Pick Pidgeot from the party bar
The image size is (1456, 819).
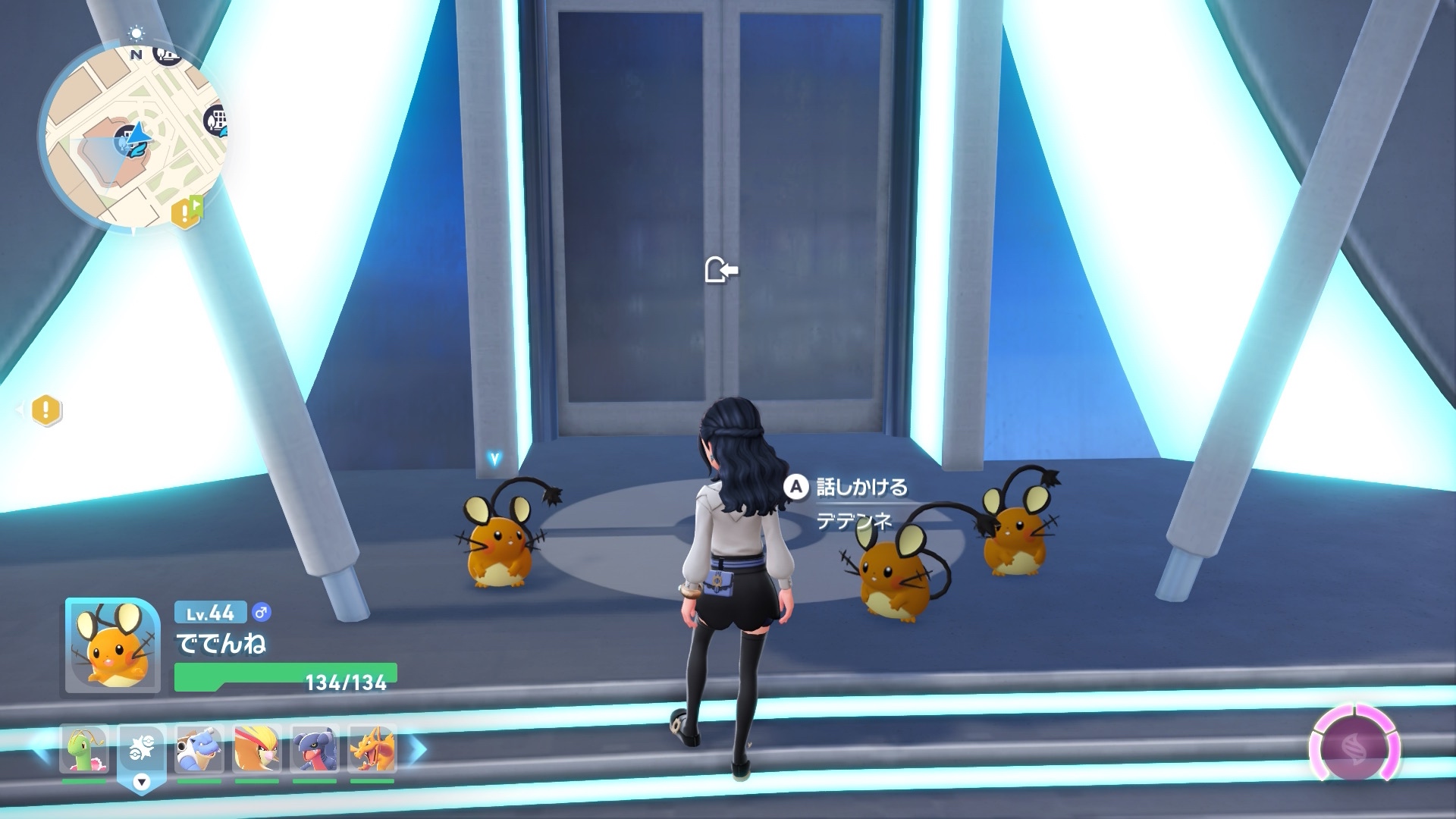(x=257, y=749)
